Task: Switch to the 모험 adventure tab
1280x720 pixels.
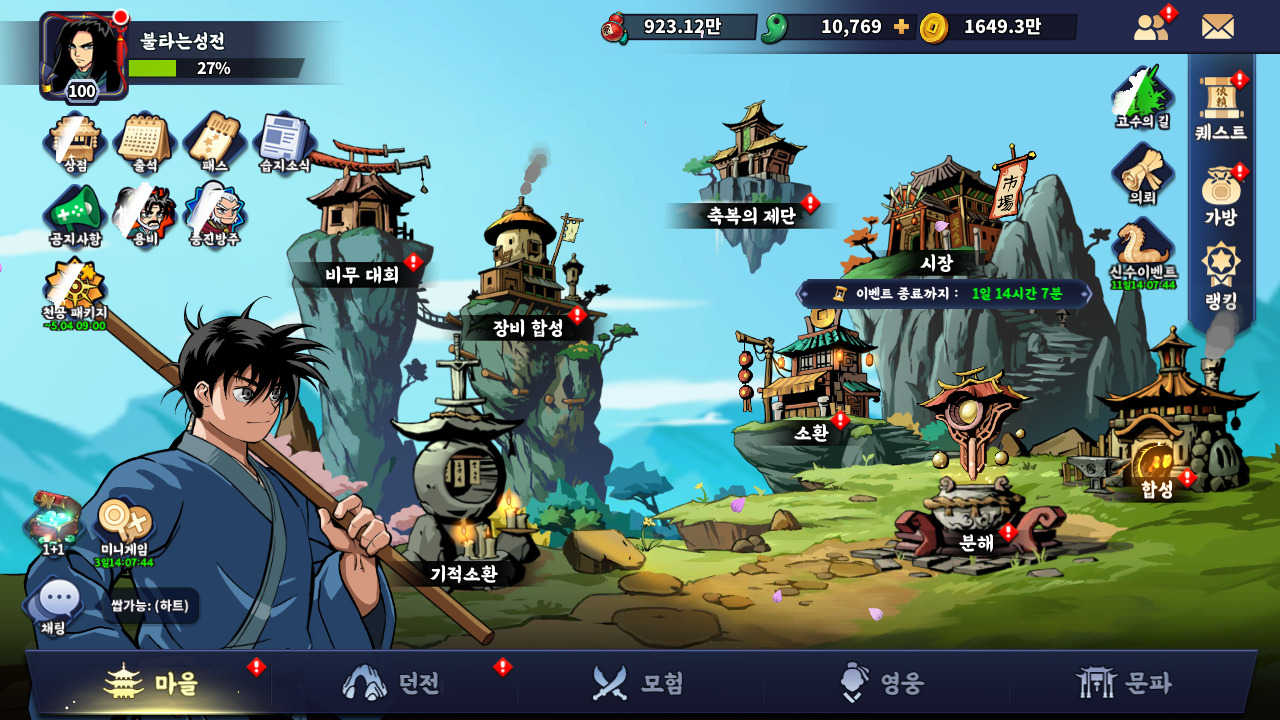Action: tap(640, 683)
